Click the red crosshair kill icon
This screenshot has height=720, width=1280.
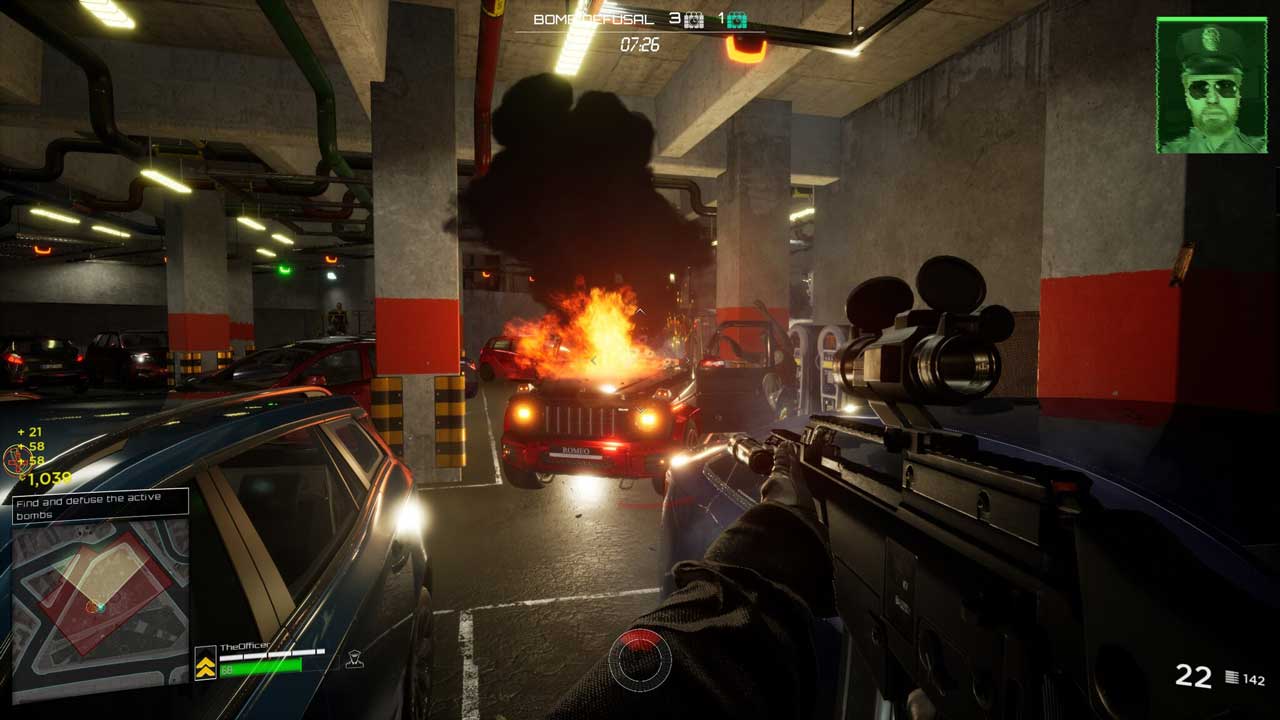[16, 460]
